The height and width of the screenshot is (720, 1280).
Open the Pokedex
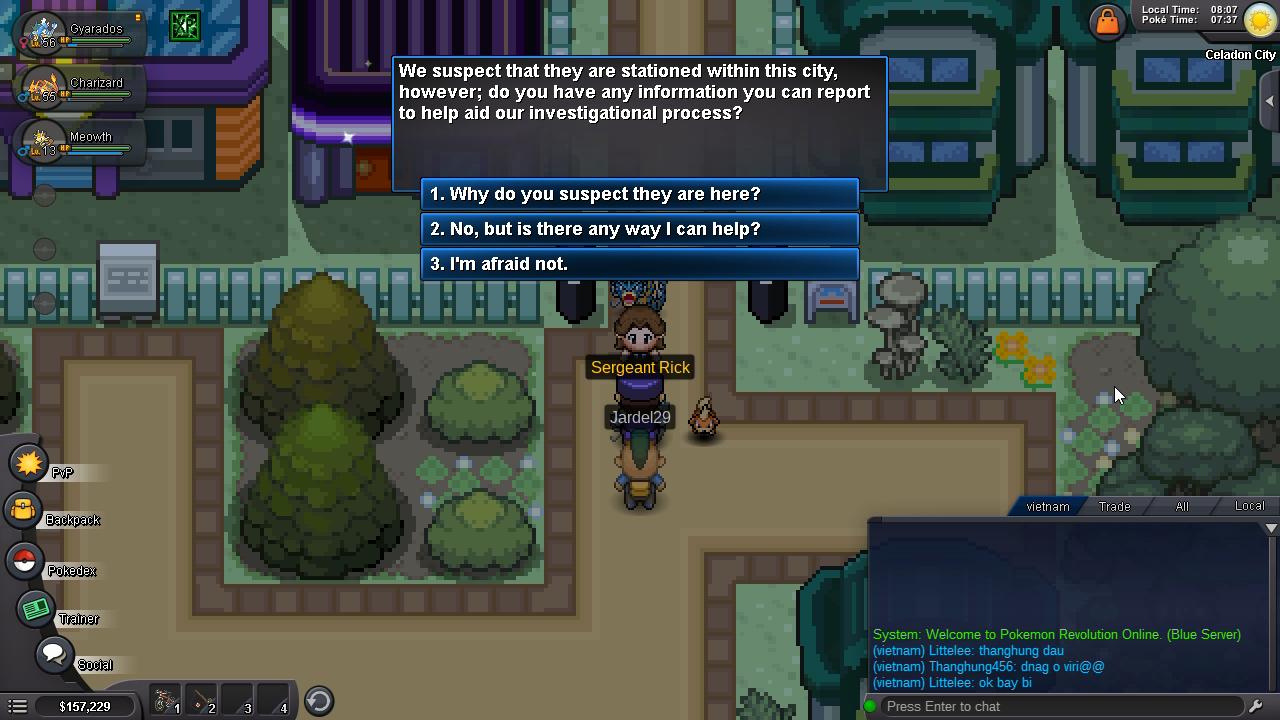[29, 561]
